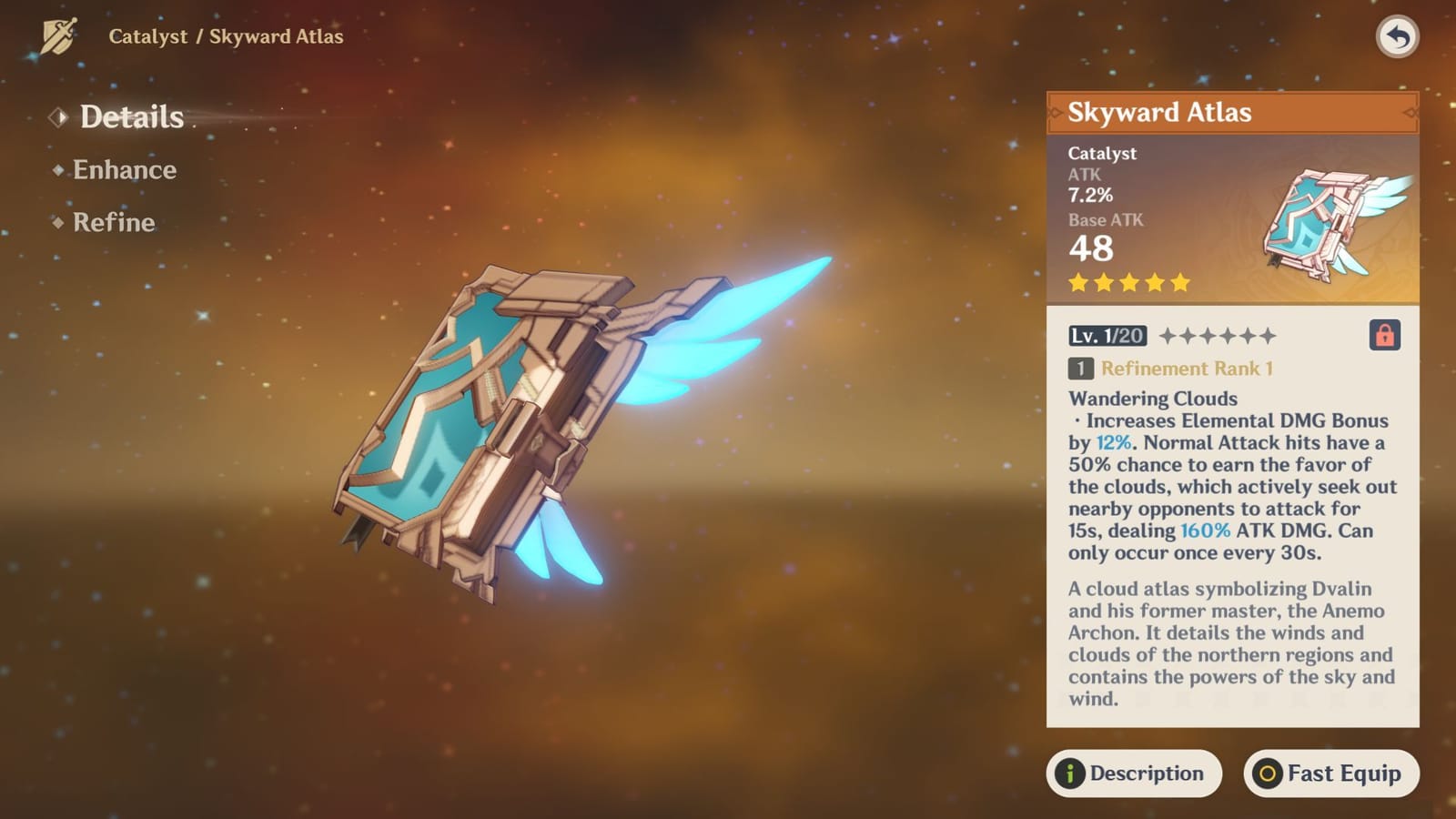Click the back arrow button
1456x819 pixels.
tap(1397, 37)
